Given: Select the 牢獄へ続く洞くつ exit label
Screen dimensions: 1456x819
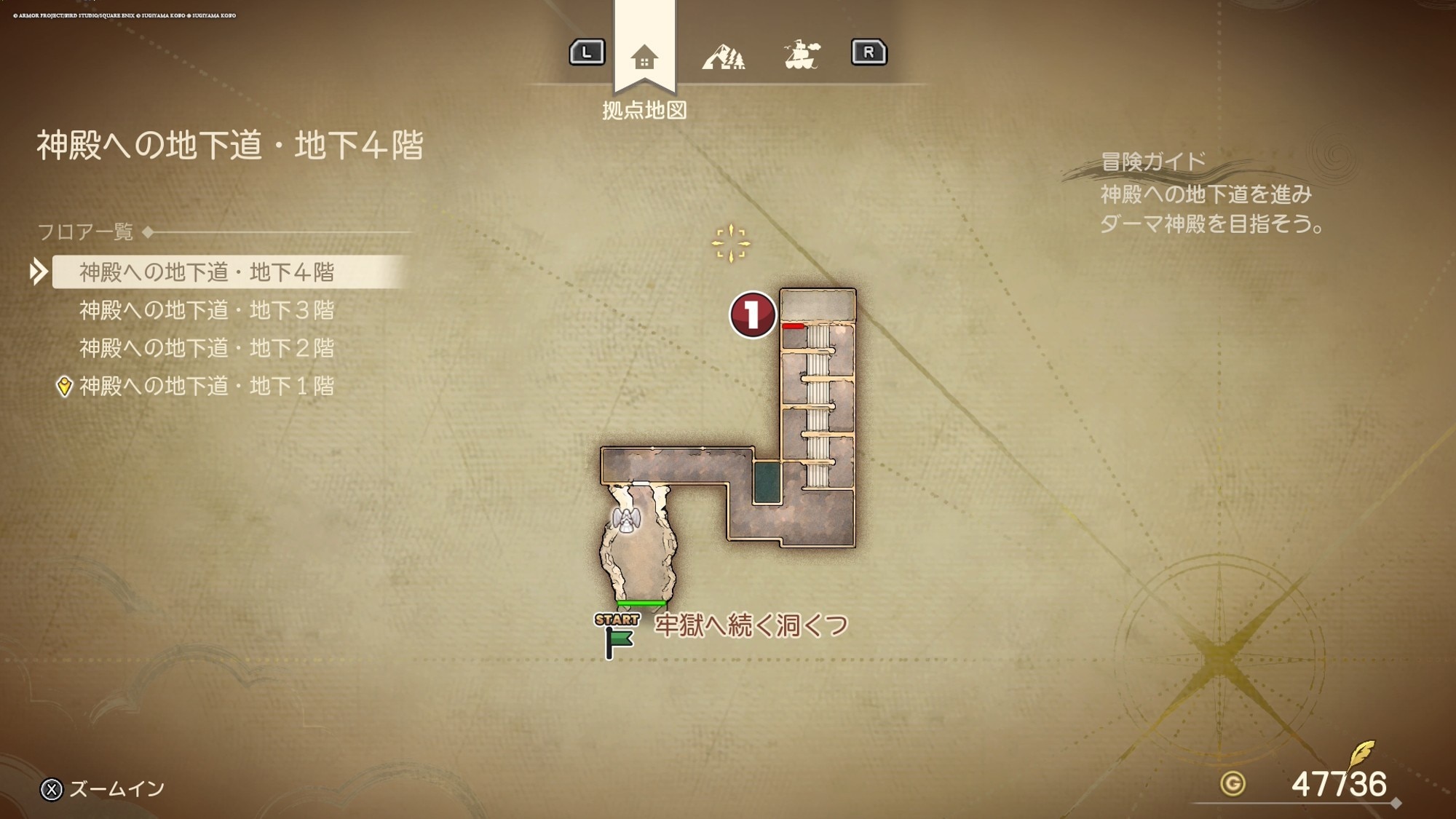Looking at the screenshot, I should pyautogui.click(x=751, y=625).
